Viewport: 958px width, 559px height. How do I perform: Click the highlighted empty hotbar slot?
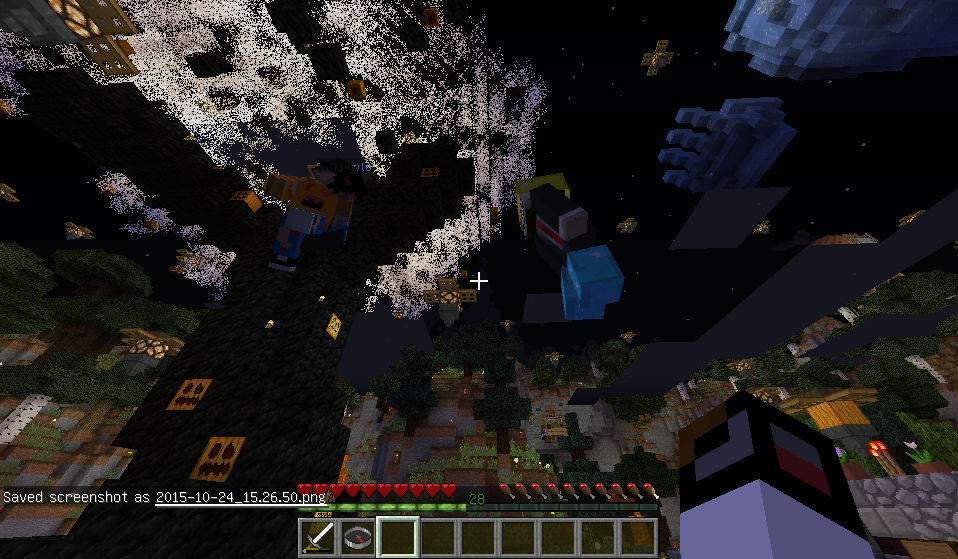399,538
